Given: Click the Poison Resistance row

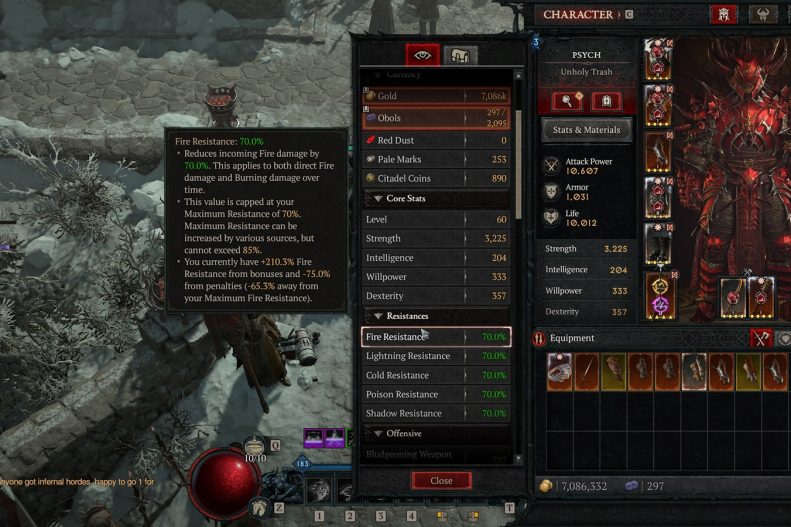Looking at the screenshot, I should tap(436, 394).
